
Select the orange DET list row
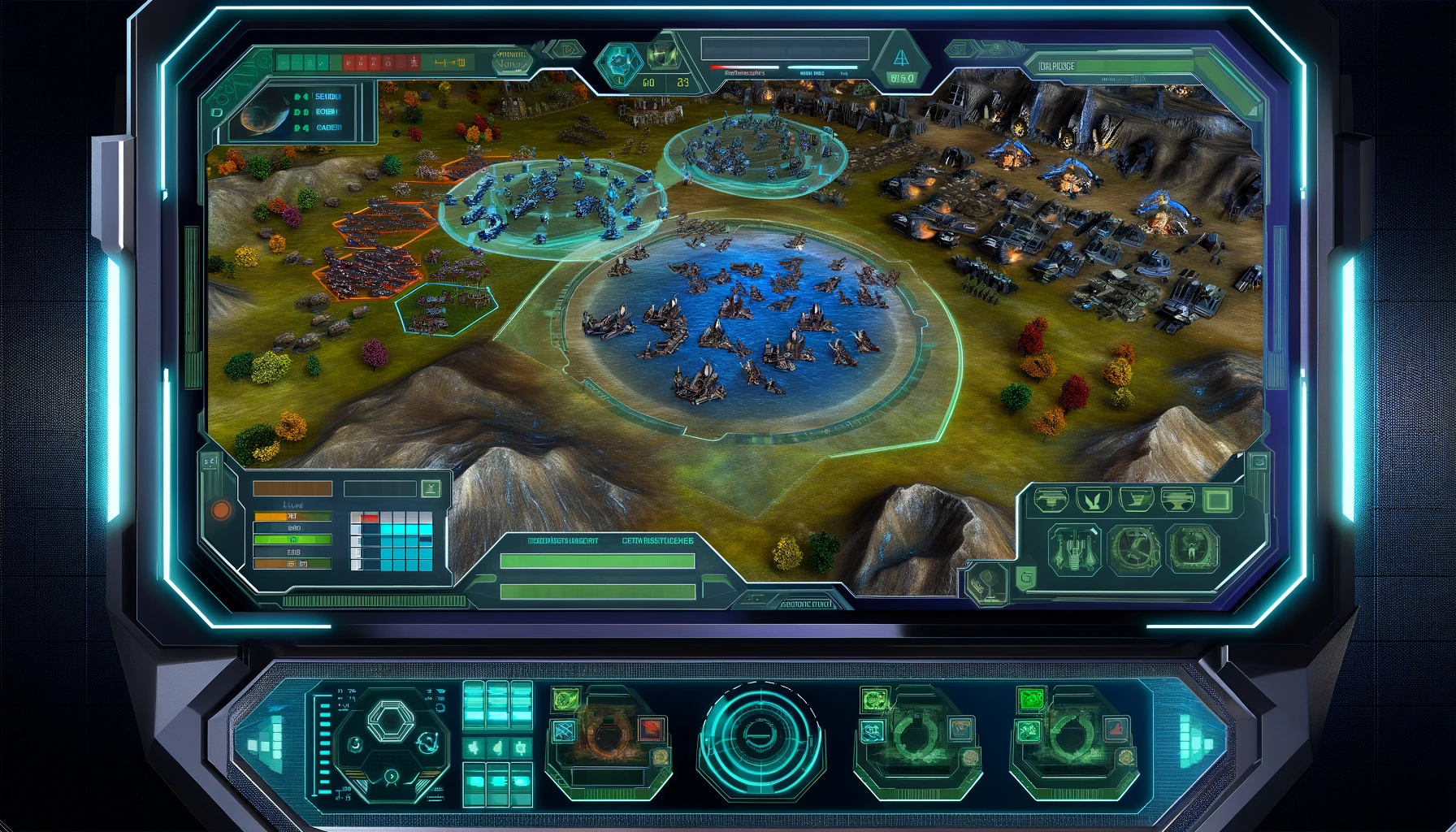click(x=292, y=516)
